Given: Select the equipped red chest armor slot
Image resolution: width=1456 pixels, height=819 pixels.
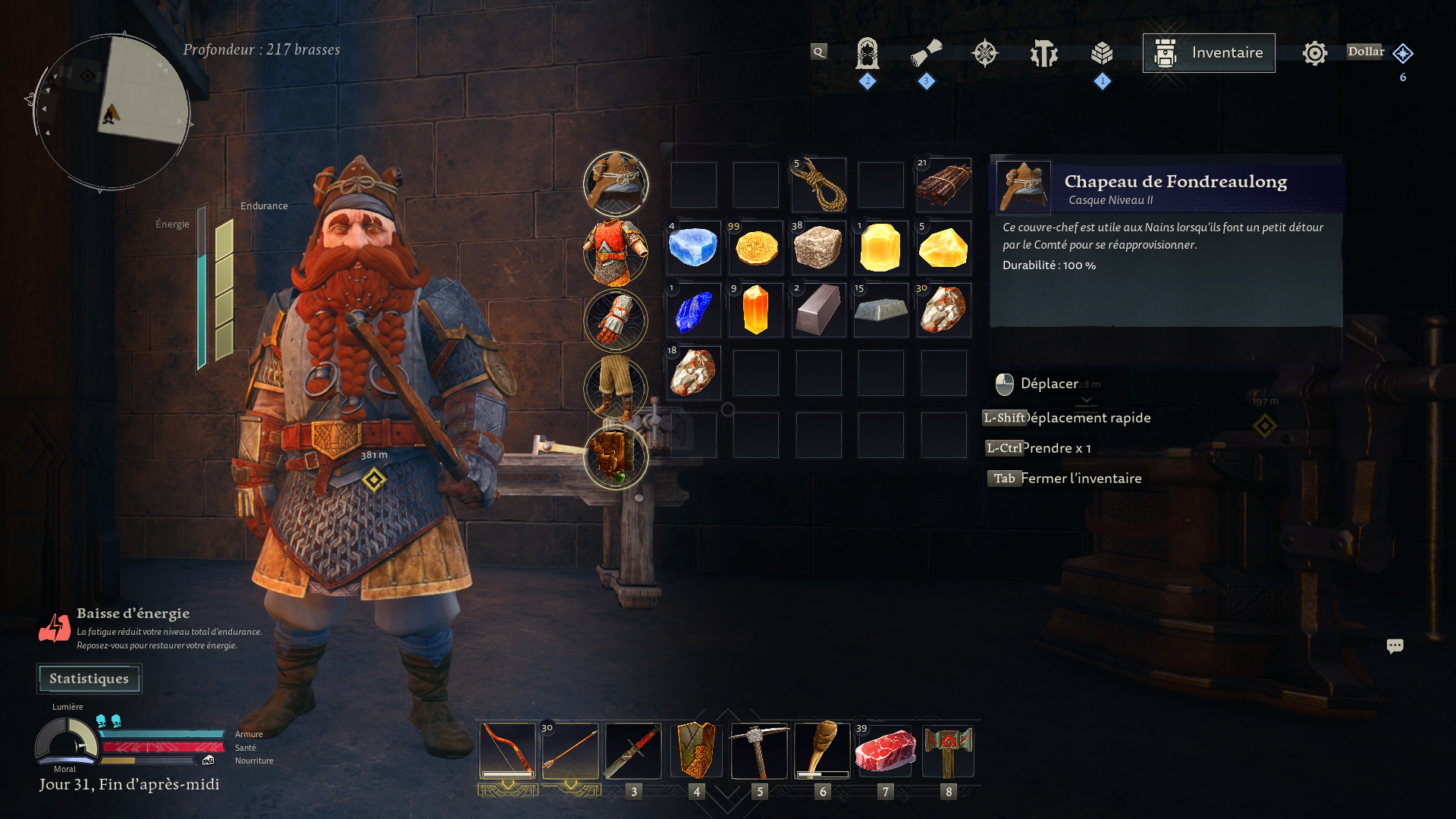Looking at the screenshot, I should (615, 252).
